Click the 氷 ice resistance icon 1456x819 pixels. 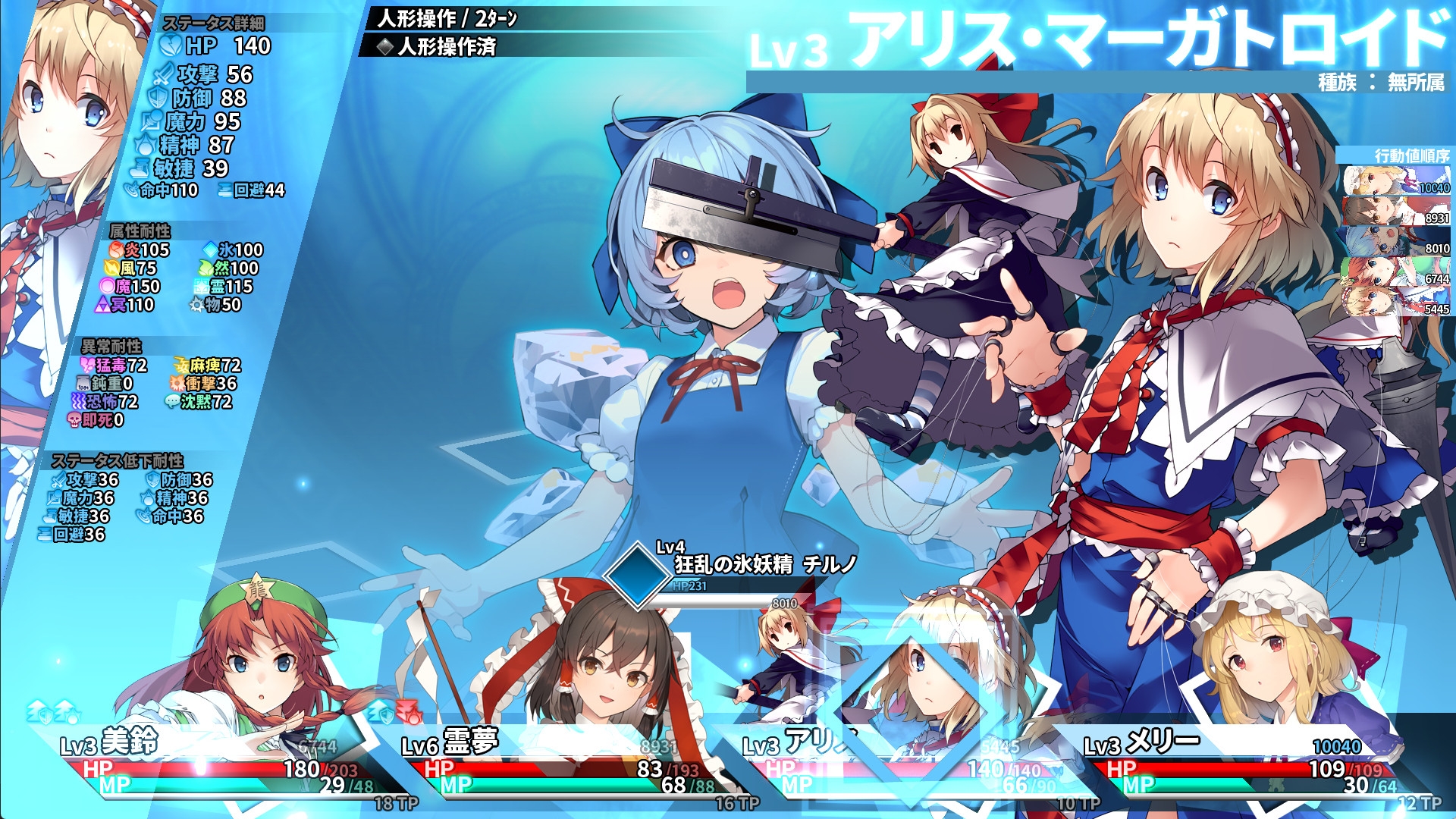click(212, 247)
